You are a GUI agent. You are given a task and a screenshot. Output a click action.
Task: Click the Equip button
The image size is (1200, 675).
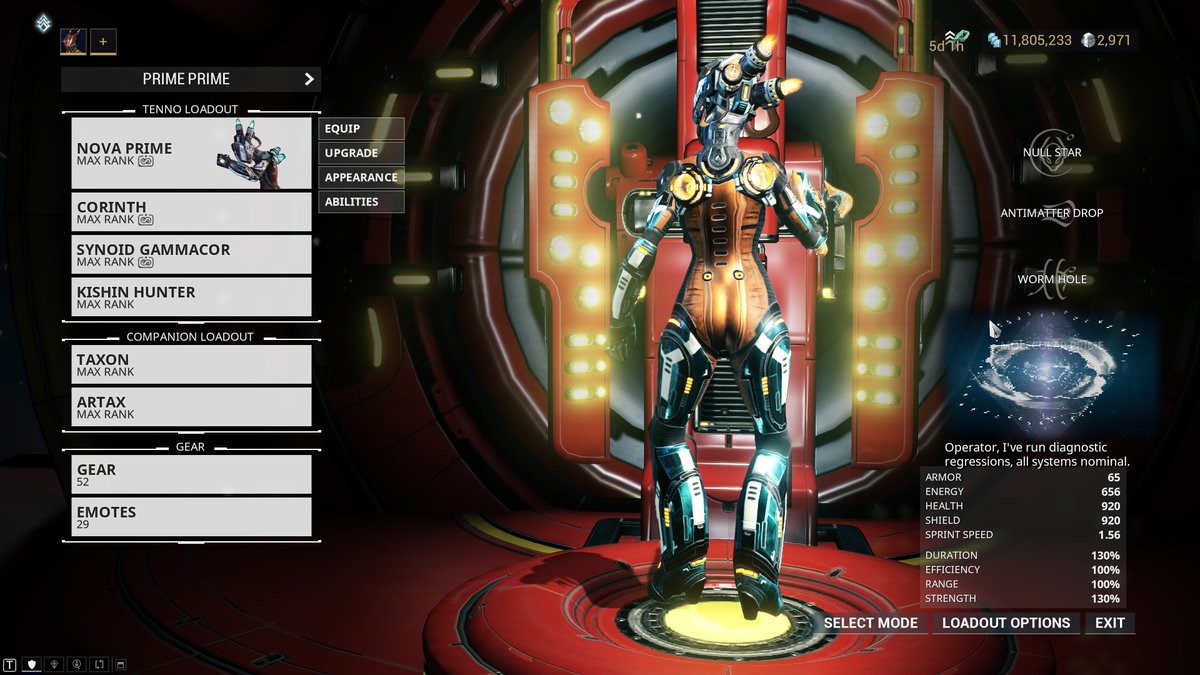pos(361,129)
